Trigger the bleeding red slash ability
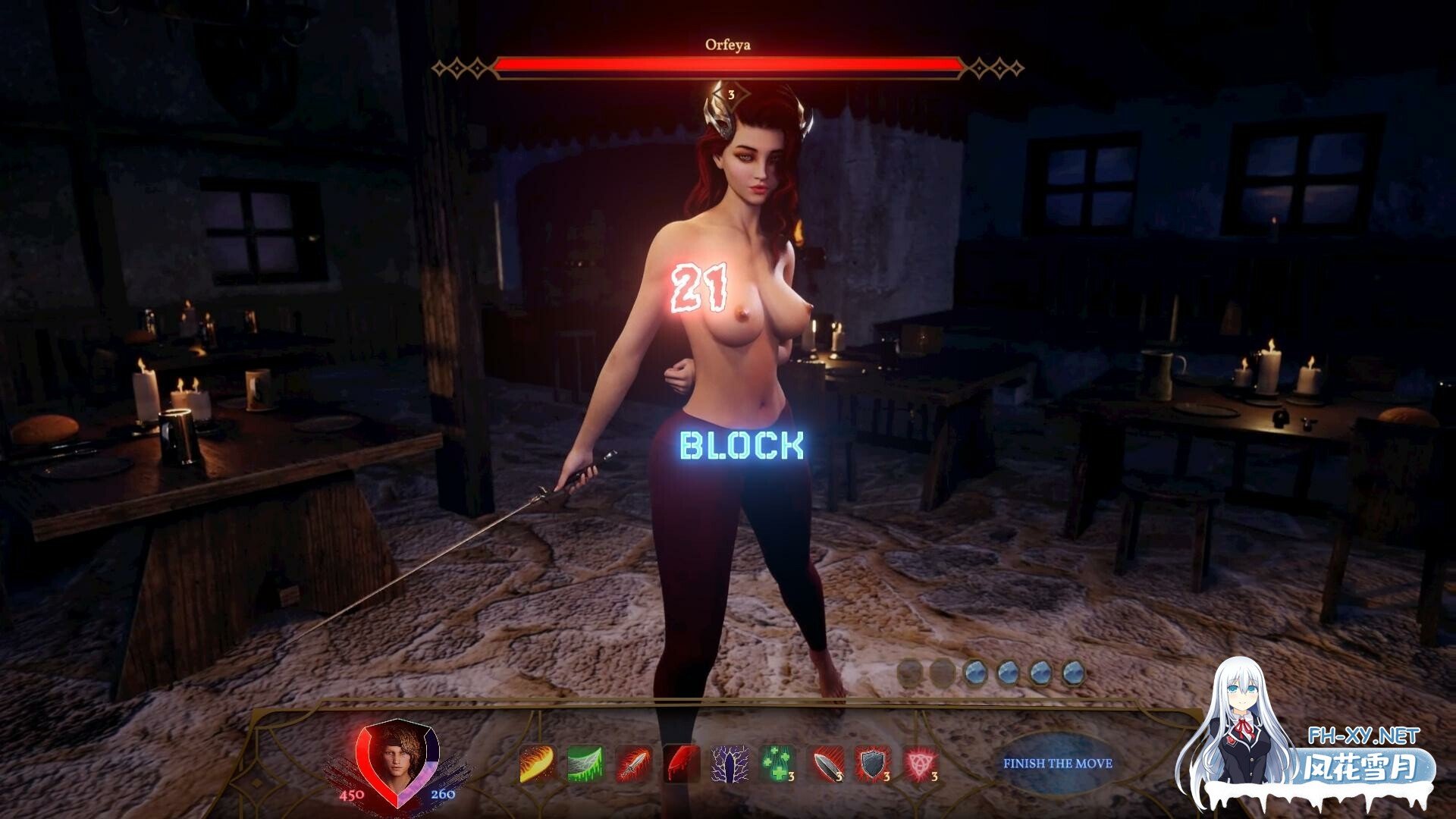This screenshot has height=819, width=1456. [681, 764]
